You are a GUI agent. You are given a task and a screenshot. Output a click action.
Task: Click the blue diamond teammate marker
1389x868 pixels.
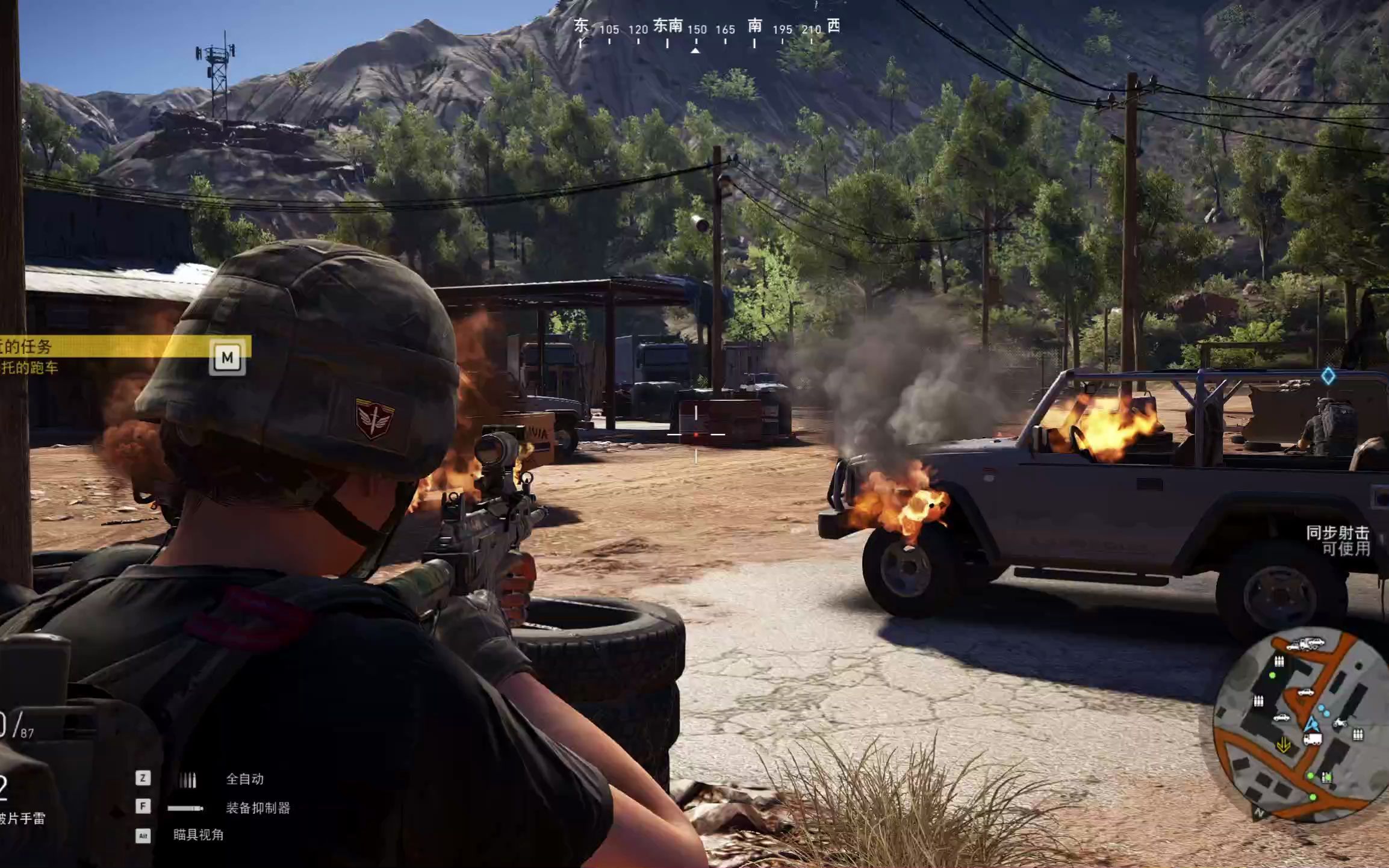(x=1328, y=376)
